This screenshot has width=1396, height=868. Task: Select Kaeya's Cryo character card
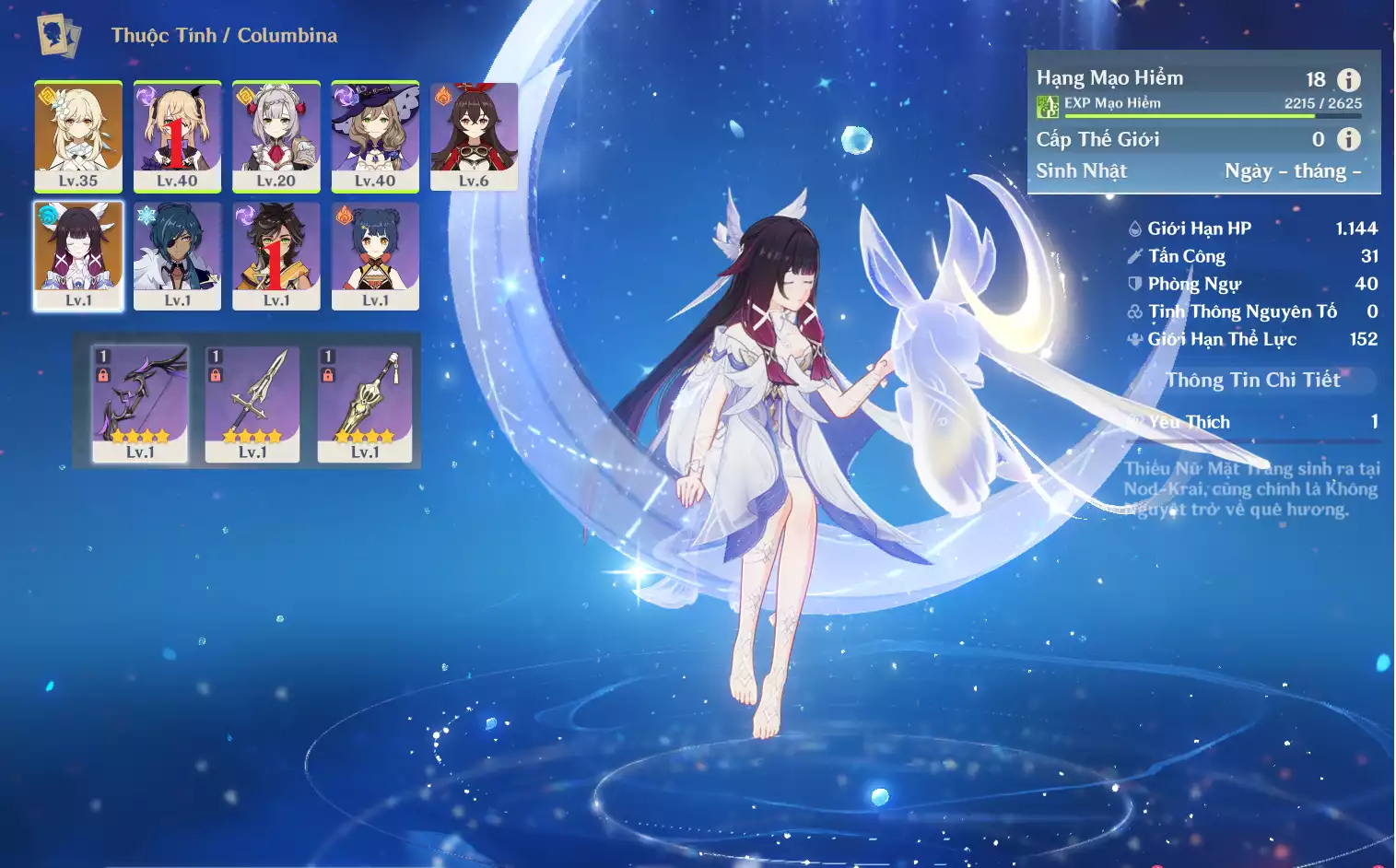coord(177,255)
